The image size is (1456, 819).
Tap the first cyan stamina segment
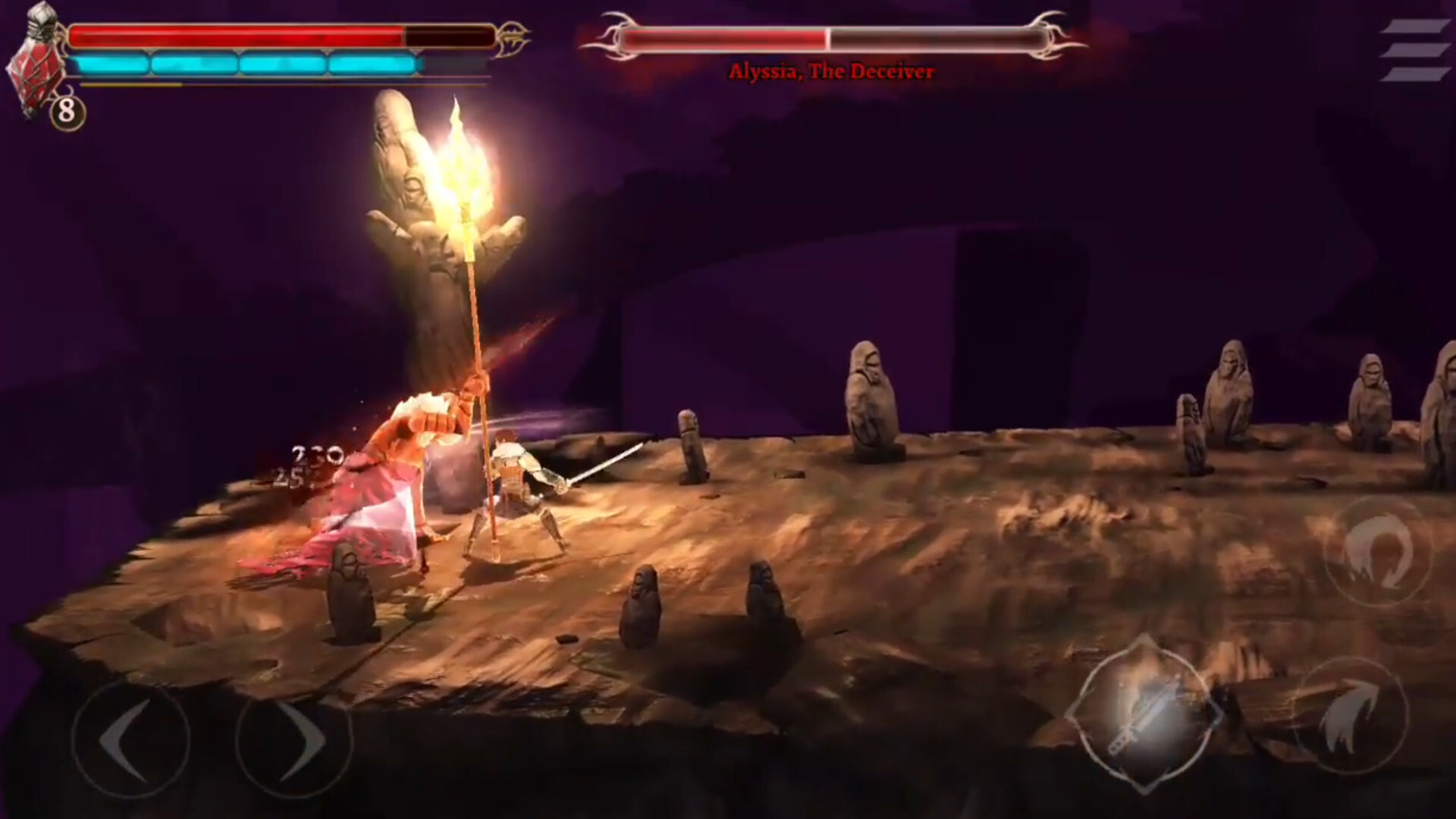(114, 64)
